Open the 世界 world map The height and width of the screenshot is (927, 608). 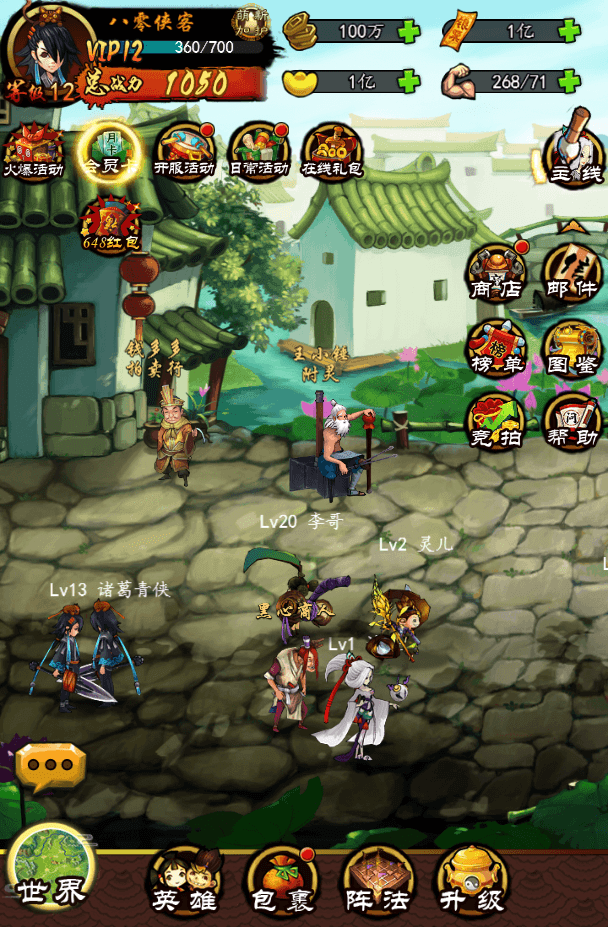click(50, 870)
